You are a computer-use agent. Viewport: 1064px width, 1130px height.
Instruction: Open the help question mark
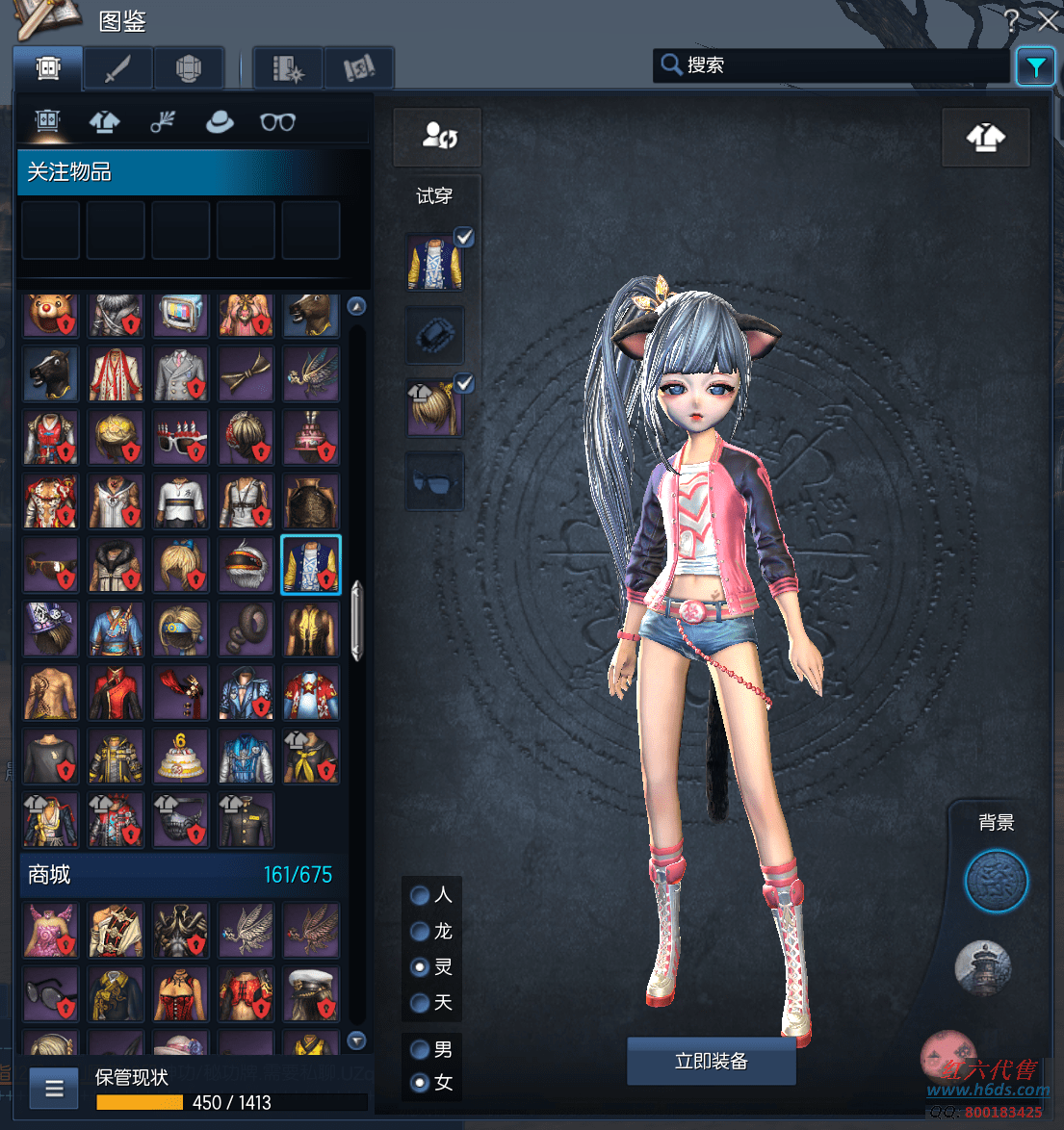click(1011, 20)
